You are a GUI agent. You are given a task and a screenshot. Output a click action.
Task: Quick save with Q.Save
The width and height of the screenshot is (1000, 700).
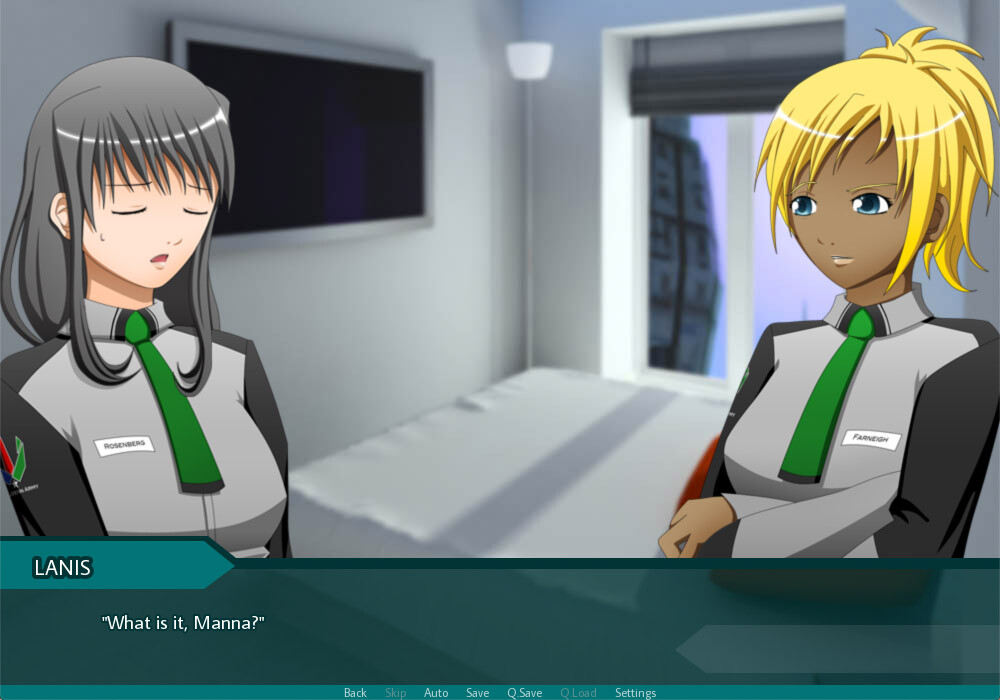(524, 693)
